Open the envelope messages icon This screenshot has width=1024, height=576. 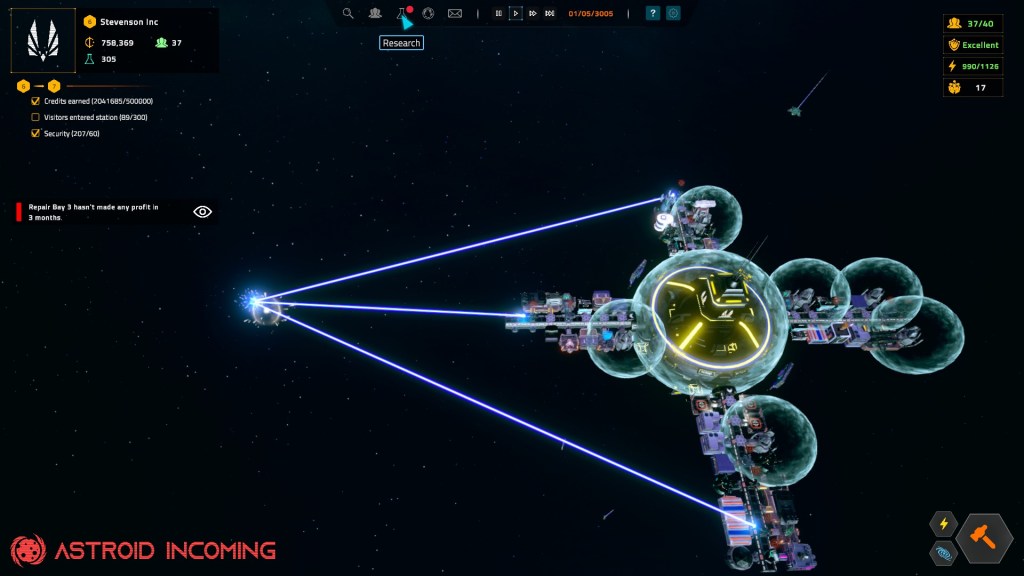[x=455, y=13]
